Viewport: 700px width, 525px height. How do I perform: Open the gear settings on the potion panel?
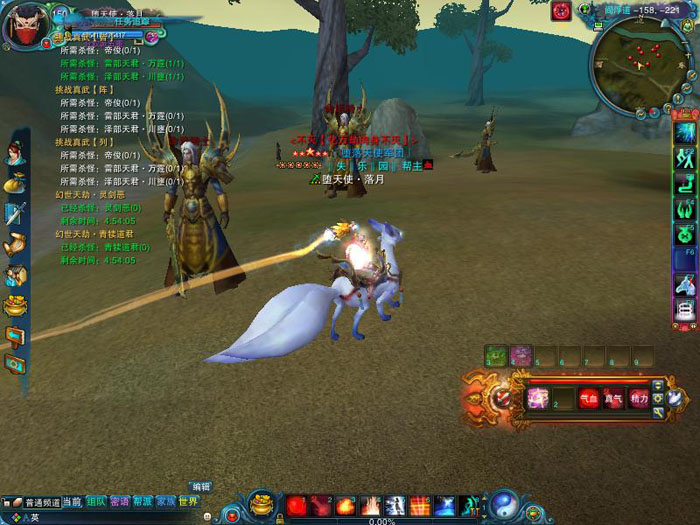tap(657, 399)
